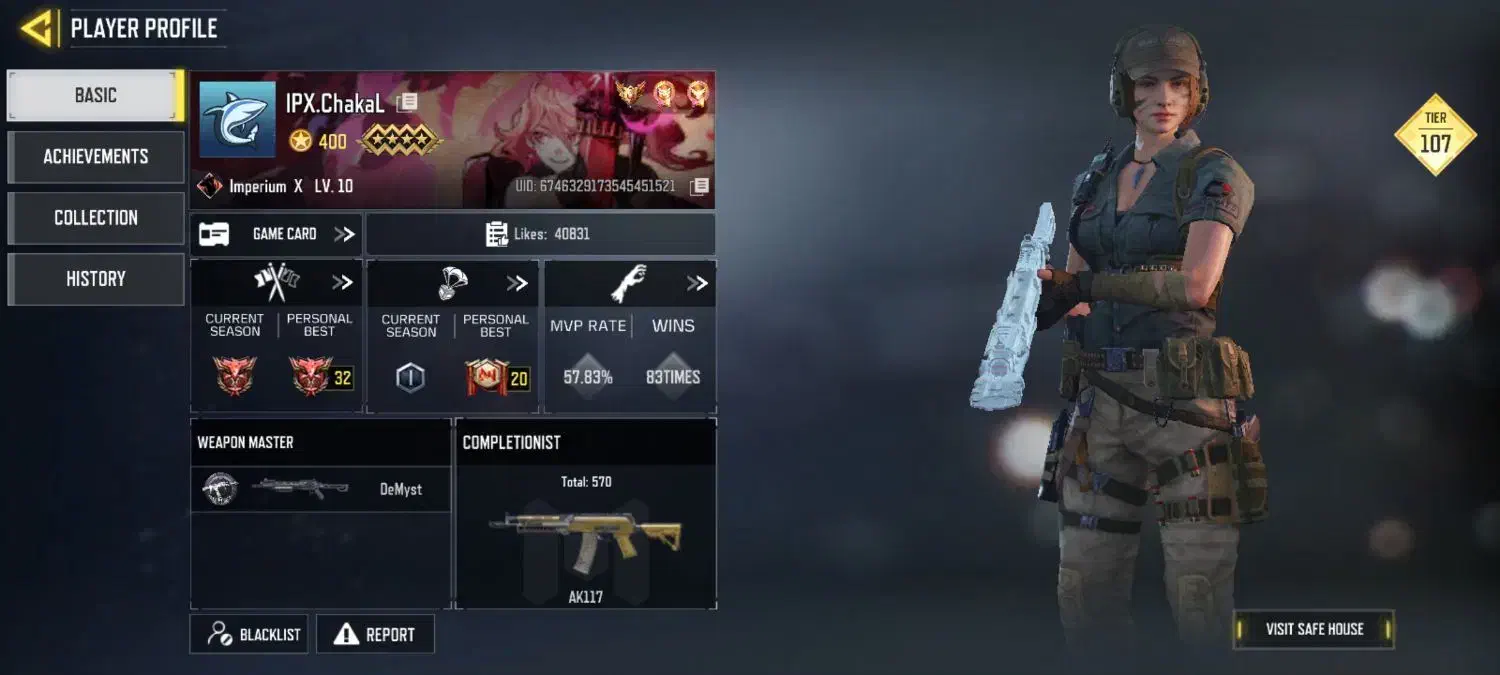Show the History tab

coord(96,279)
